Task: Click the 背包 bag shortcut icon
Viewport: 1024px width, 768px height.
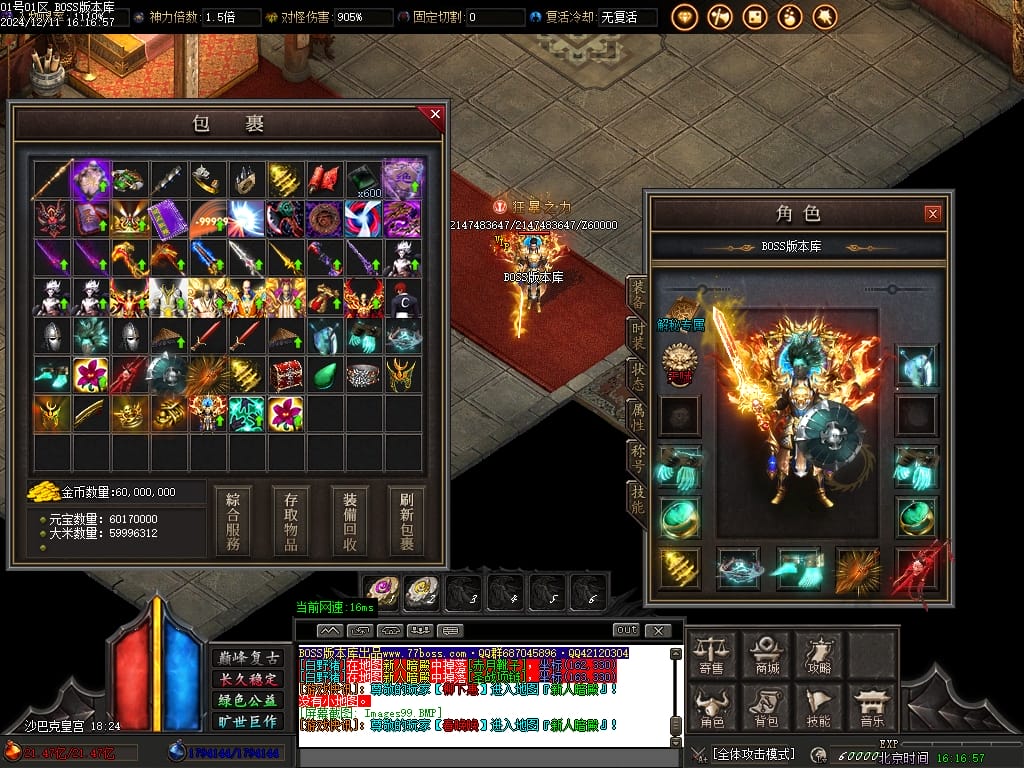Action: click(766, 707)
